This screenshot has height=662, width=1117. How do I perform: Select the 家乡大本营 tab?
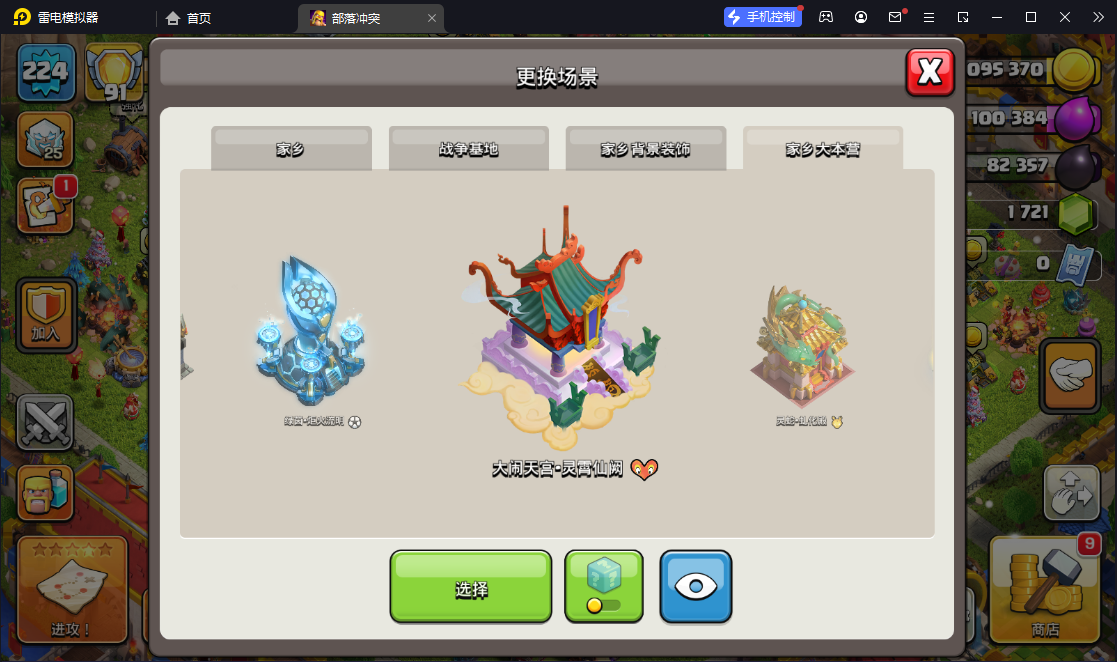point(822,149)
